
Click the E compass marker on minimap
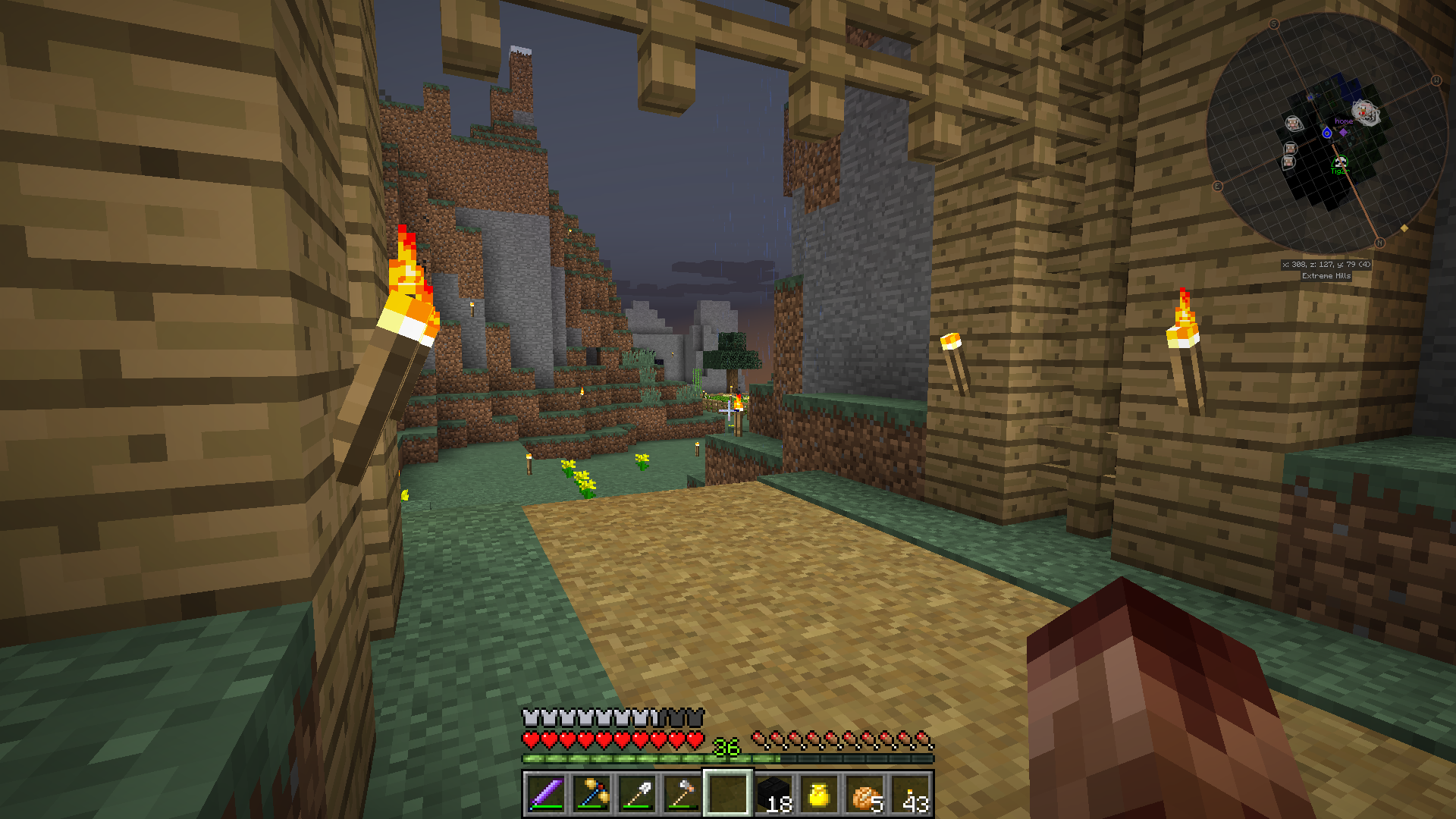tap(1218, 186)
